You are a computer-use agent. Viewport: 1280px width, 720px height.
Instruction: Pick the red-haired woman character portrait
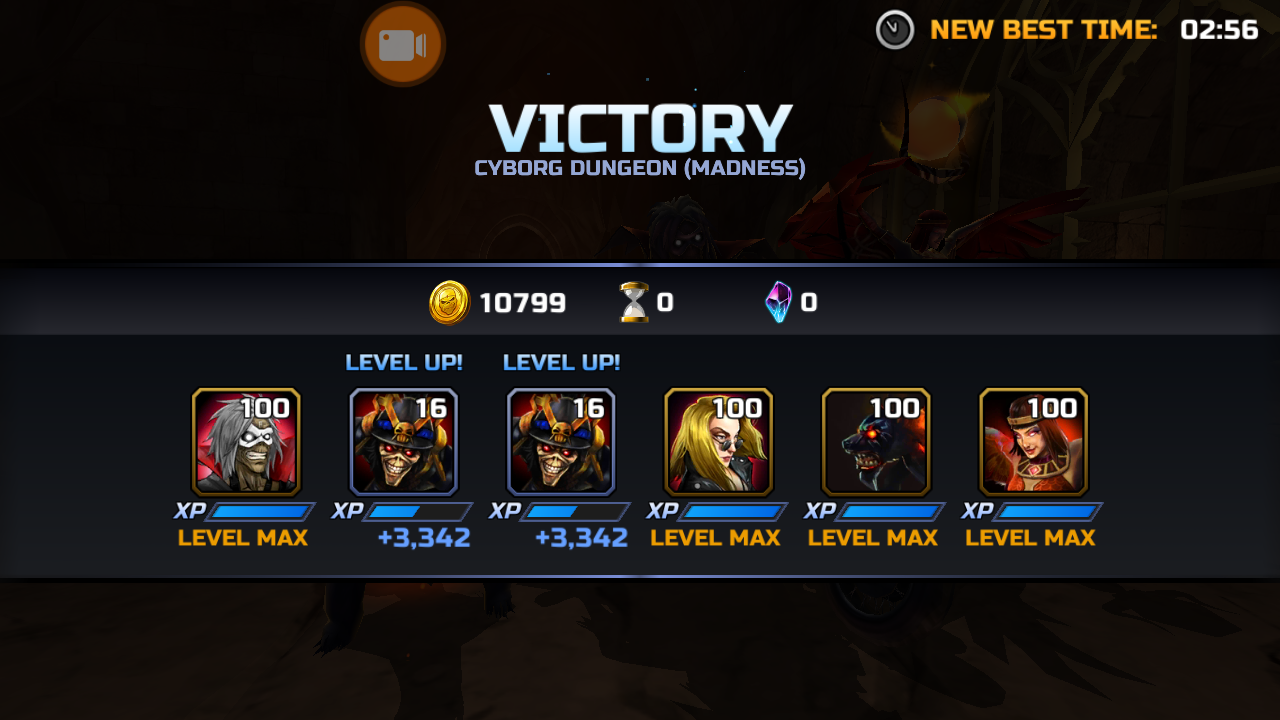(1033, 442)
